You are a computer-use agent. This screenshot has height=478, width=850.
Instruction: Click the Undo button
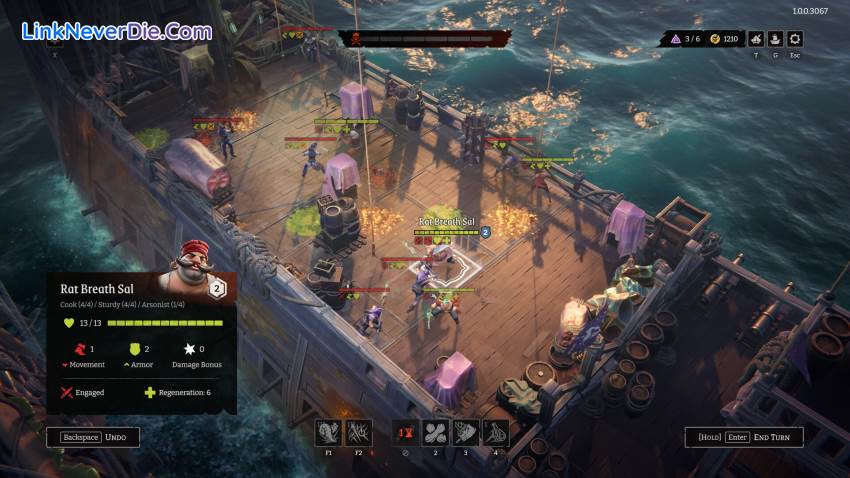(x=93, y=437)
